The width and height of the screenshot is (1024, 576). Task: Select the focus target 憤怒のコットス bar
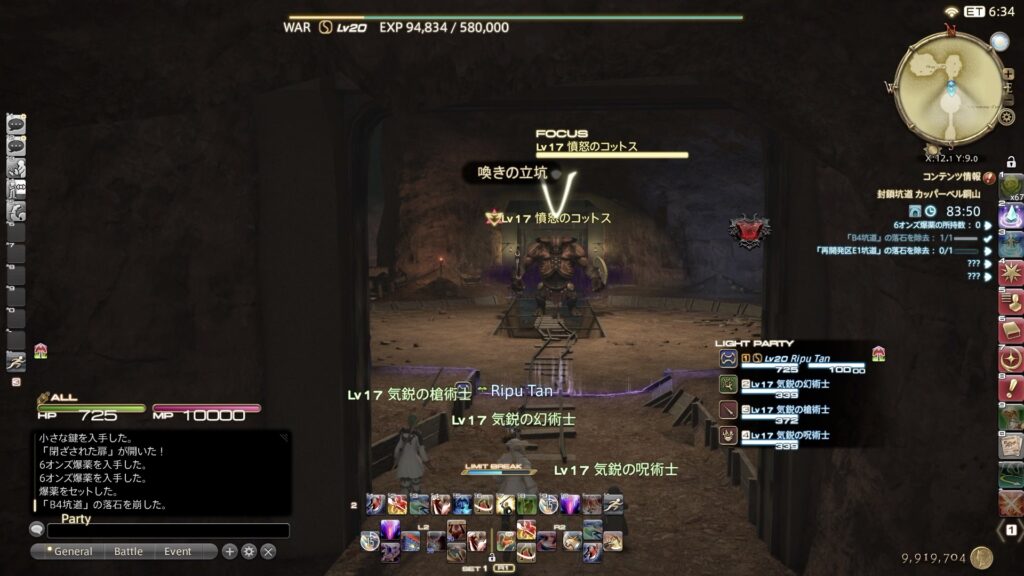(x=612, y=148)
